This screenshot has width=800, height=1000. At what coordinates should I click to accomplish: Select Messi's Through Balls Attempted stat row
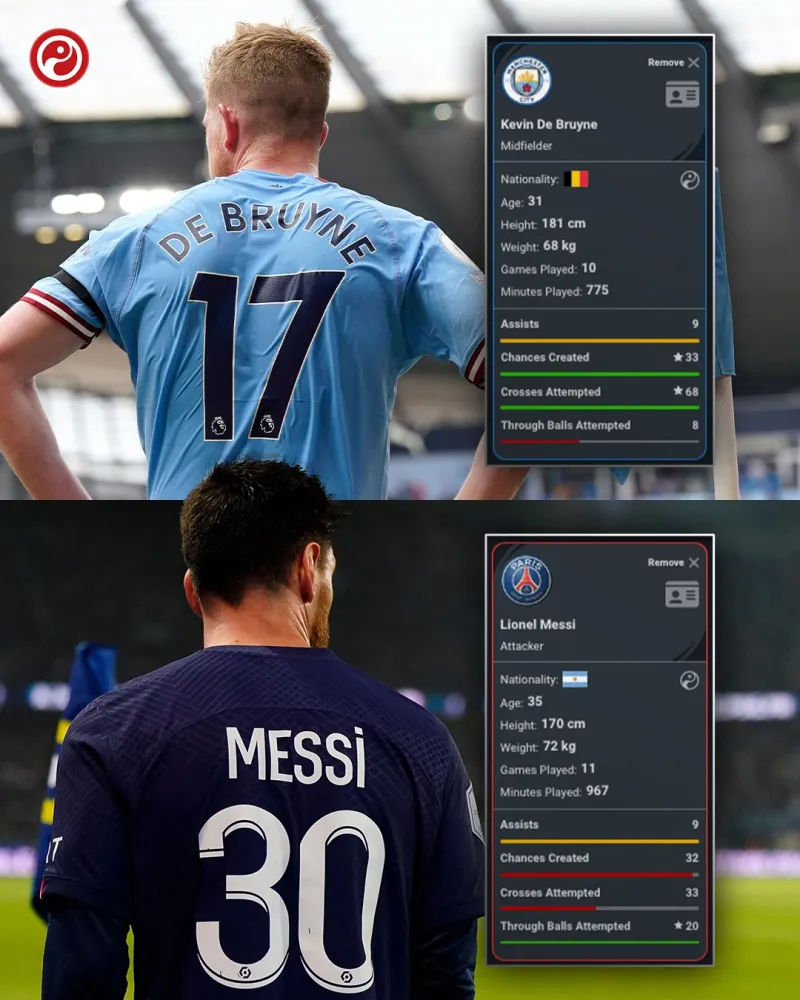coord(599,926)
